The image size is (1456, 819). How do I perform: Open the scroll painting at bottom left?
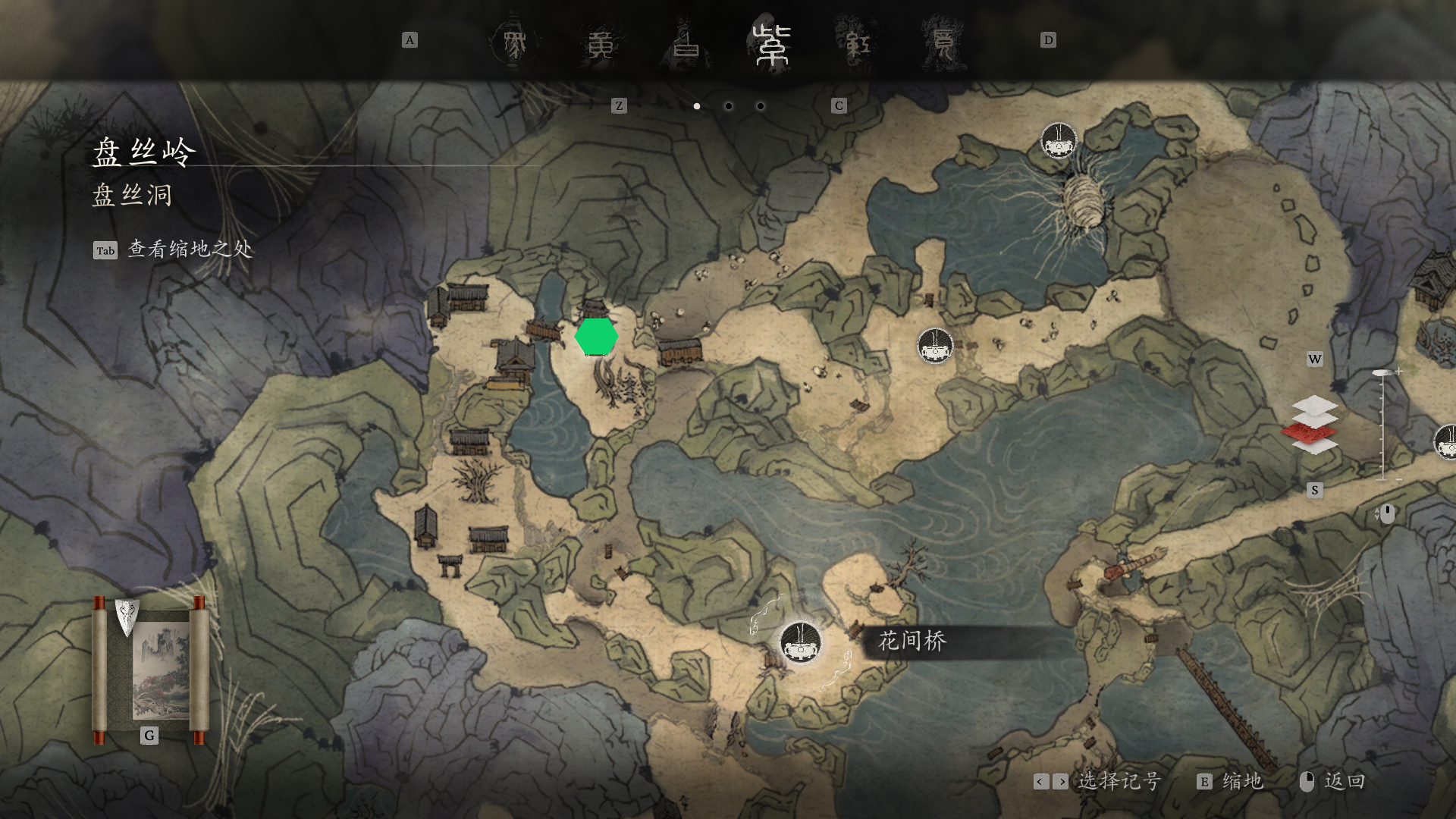[149, 671]
